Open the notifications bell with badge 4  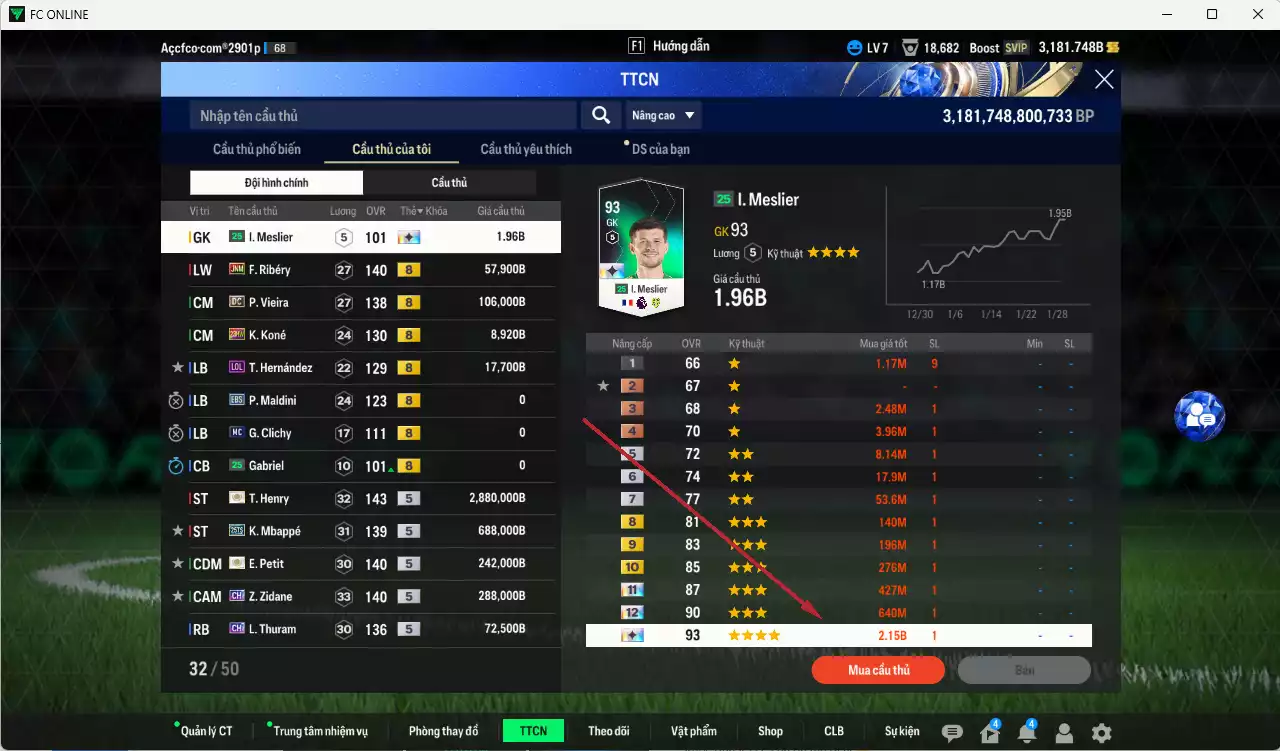tap(1027, 732)
